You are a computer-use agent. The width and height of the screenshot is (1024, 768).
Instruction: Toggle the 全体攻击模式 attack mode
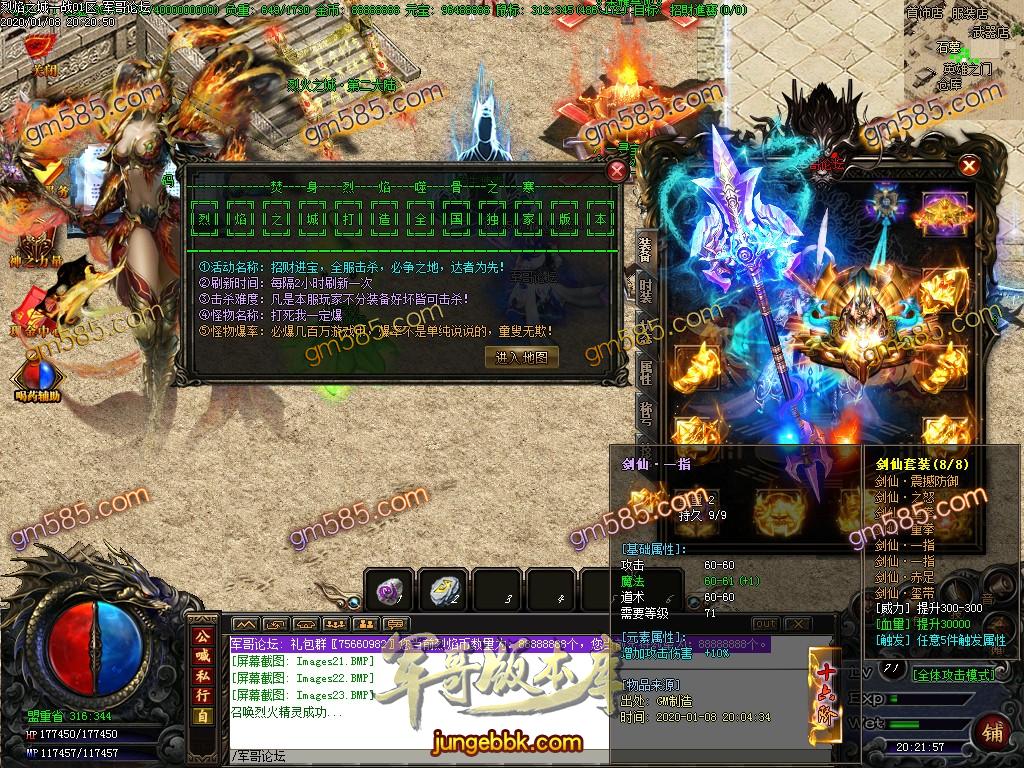[x=956, y=675]
